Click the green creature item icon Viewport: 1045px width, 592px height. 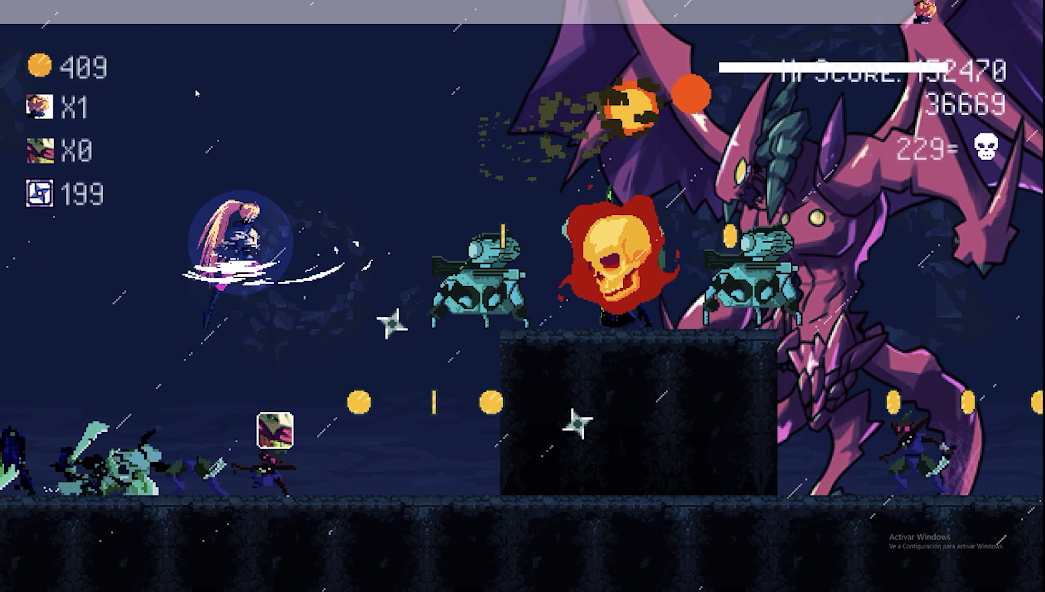click(40, 150)
